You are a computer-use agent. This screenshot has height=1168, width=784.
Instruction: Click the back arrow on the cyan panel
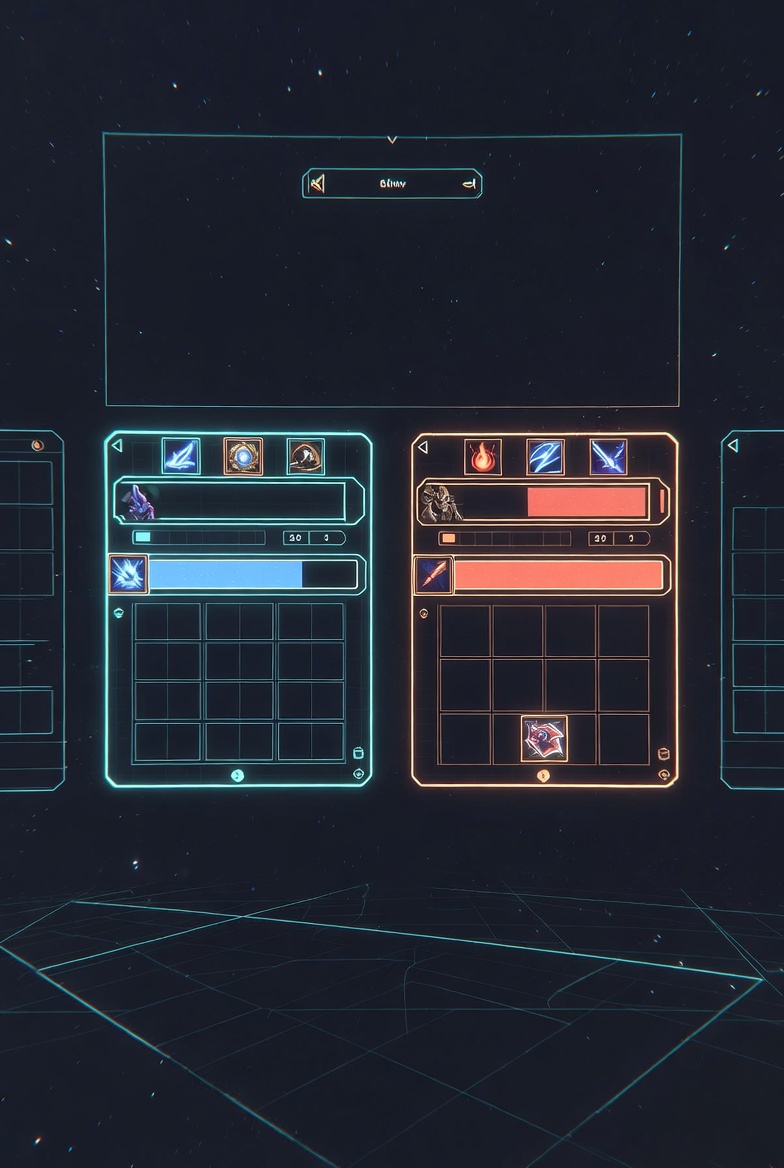(117, 446)
